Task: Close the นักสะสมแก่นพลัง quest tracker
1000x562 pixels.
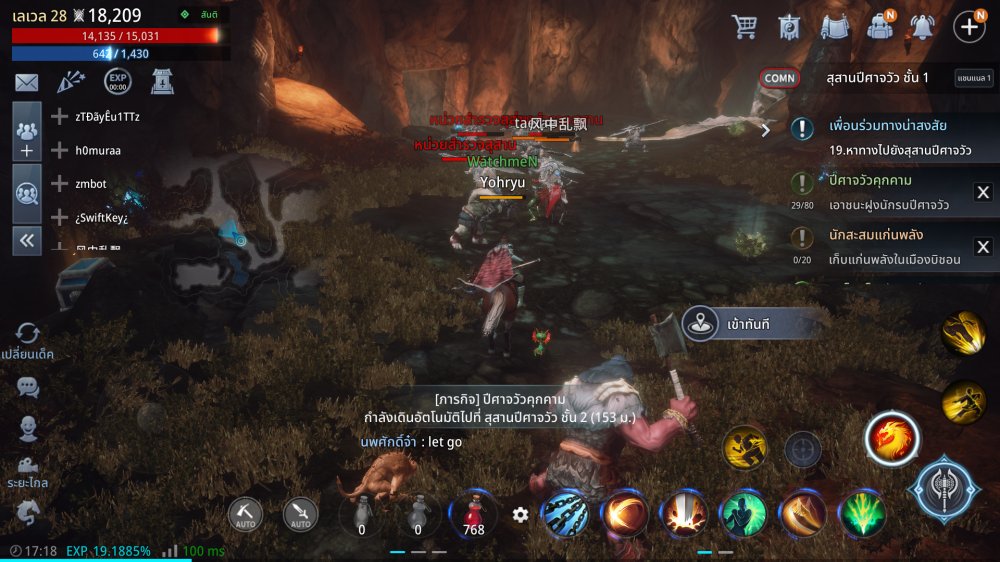Action: pyautogui.click(x=982, y=246)
